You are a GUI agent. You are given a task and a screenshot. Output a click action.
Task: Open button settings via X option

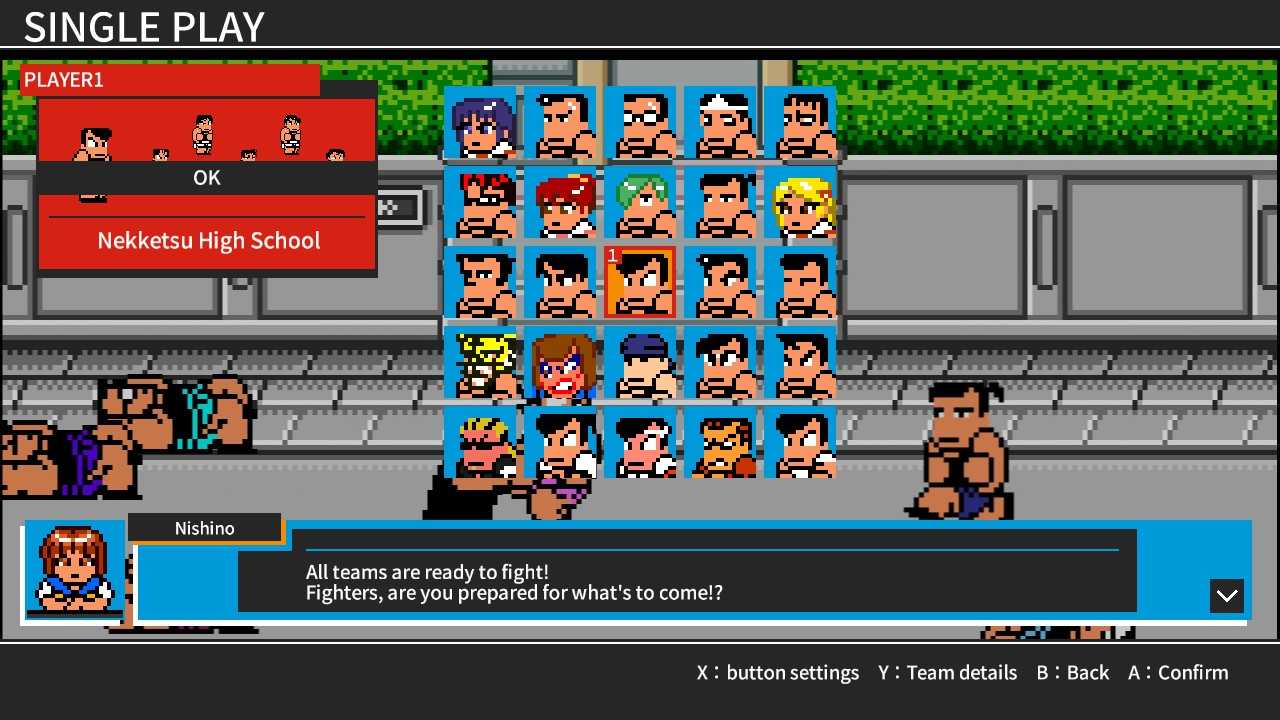778,672
